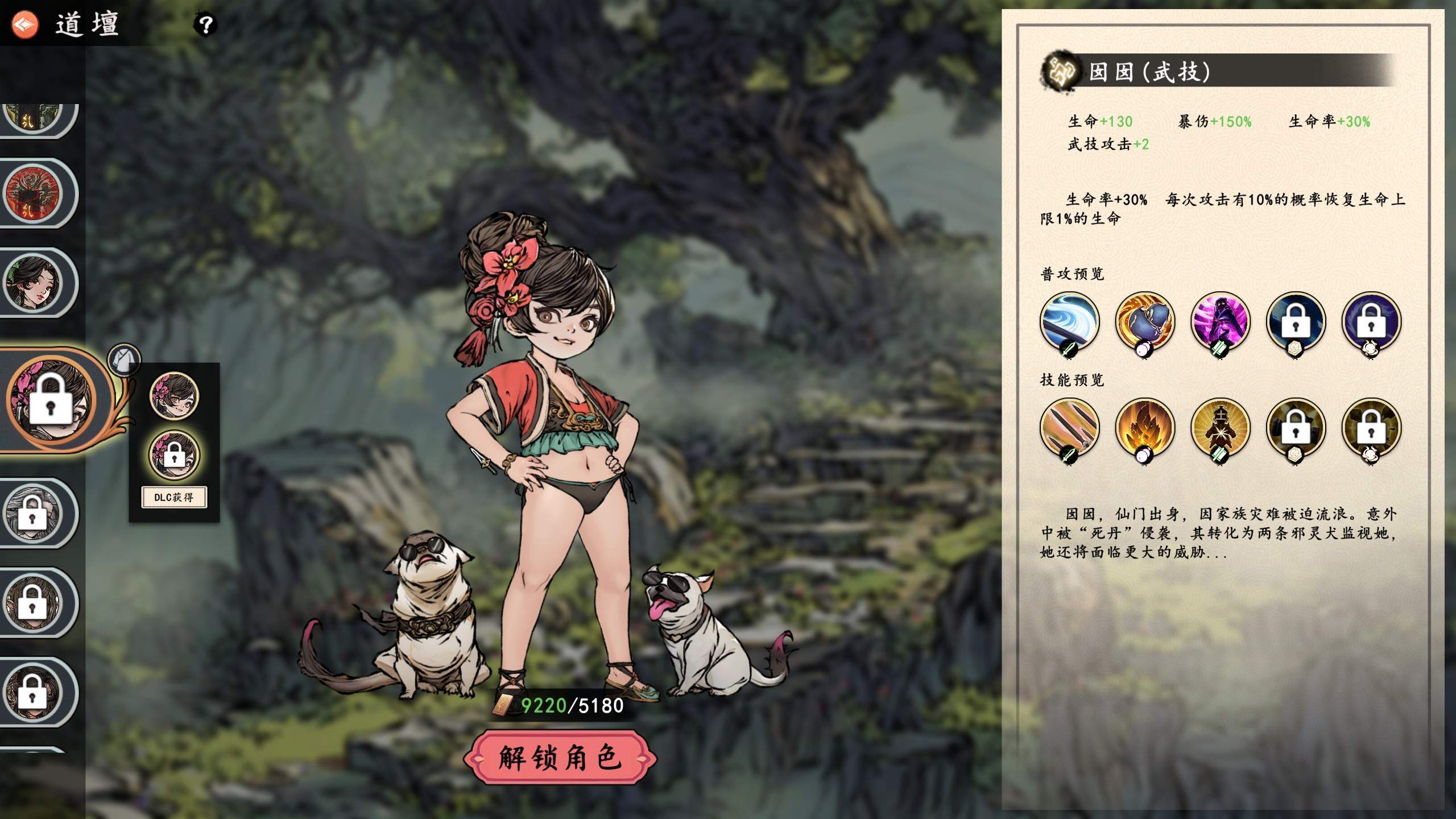Unlock the character with 解锁角色 button
1456x819 pixels.
click(560, 758)
